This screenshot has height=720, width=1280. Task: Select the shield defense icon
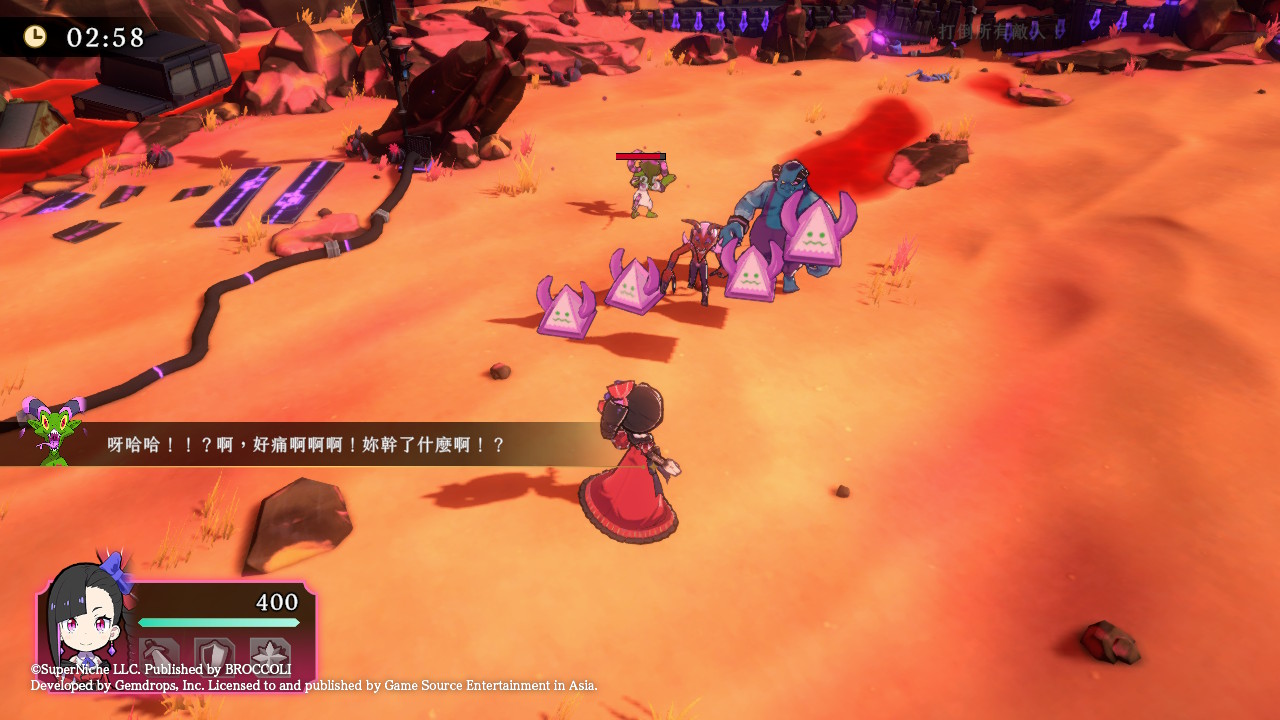tap(214, 655)
